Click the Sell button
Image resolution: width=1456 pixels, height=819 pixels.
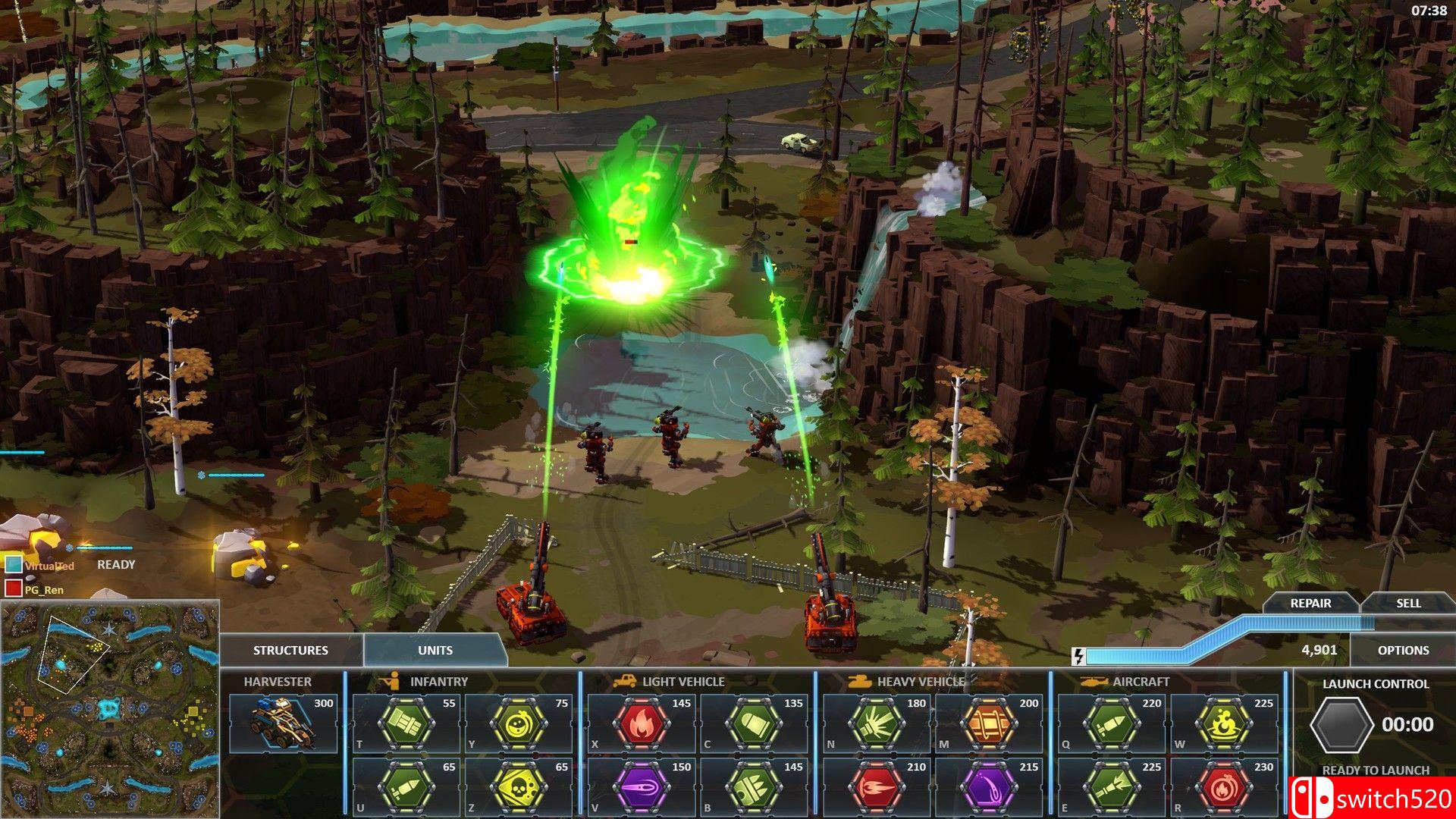click(1408, 603)
